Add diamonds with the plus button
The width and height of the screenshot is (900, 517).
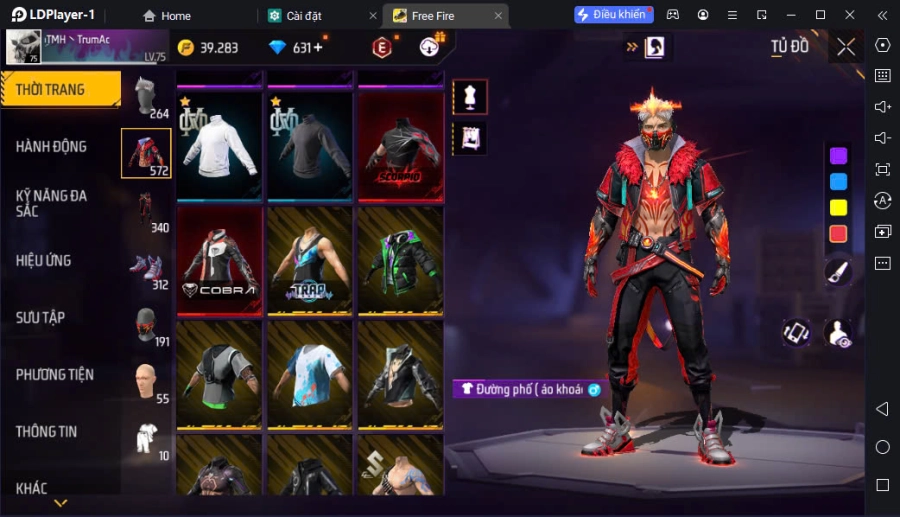(x=318, y=47)
